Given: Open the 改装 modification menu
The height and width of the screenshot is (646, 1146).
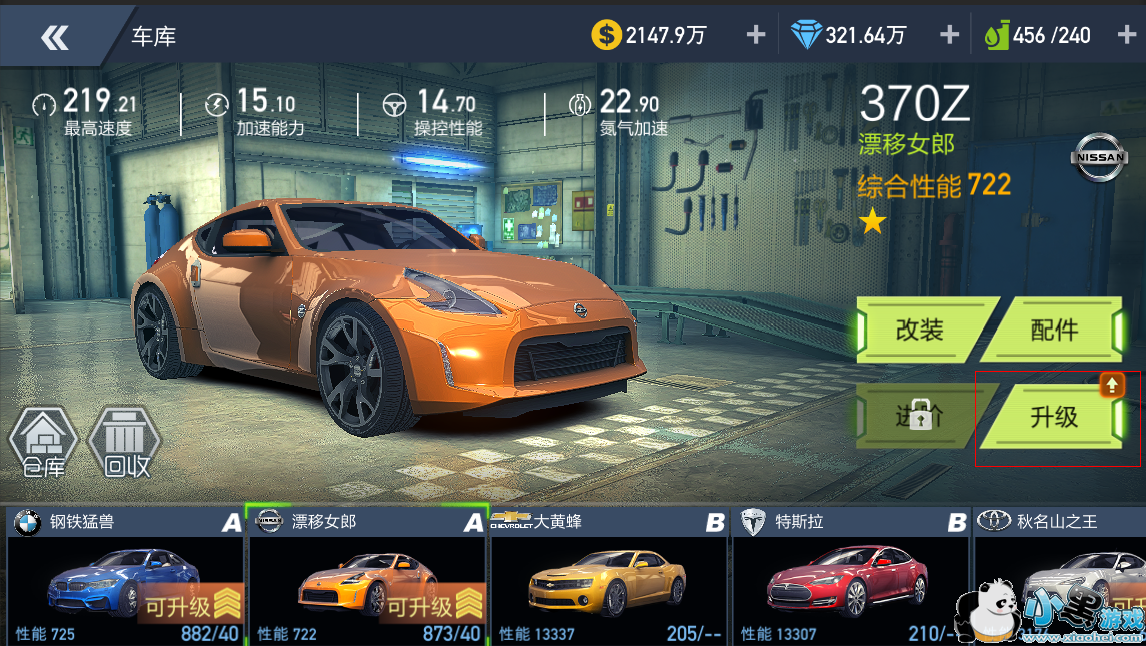Looking at the screenshot, I should coord(919,330).
